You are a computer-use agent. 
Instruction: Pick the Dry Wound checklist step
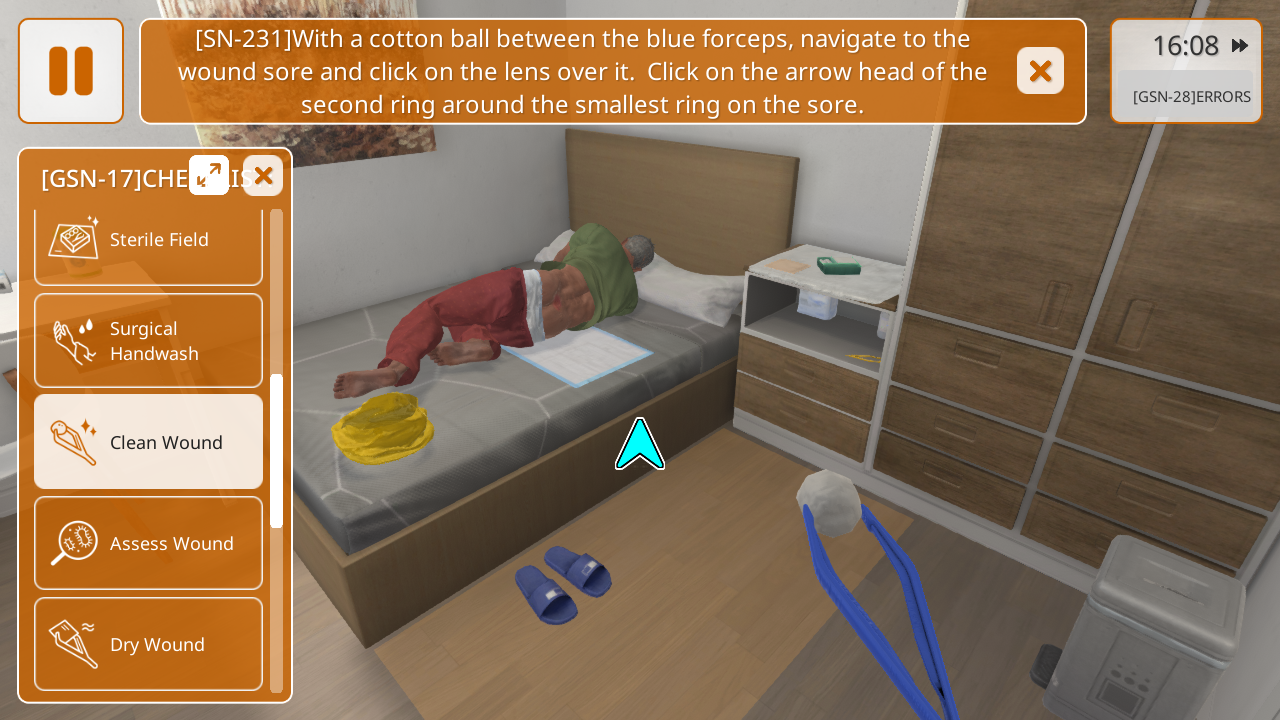[148, 644]
